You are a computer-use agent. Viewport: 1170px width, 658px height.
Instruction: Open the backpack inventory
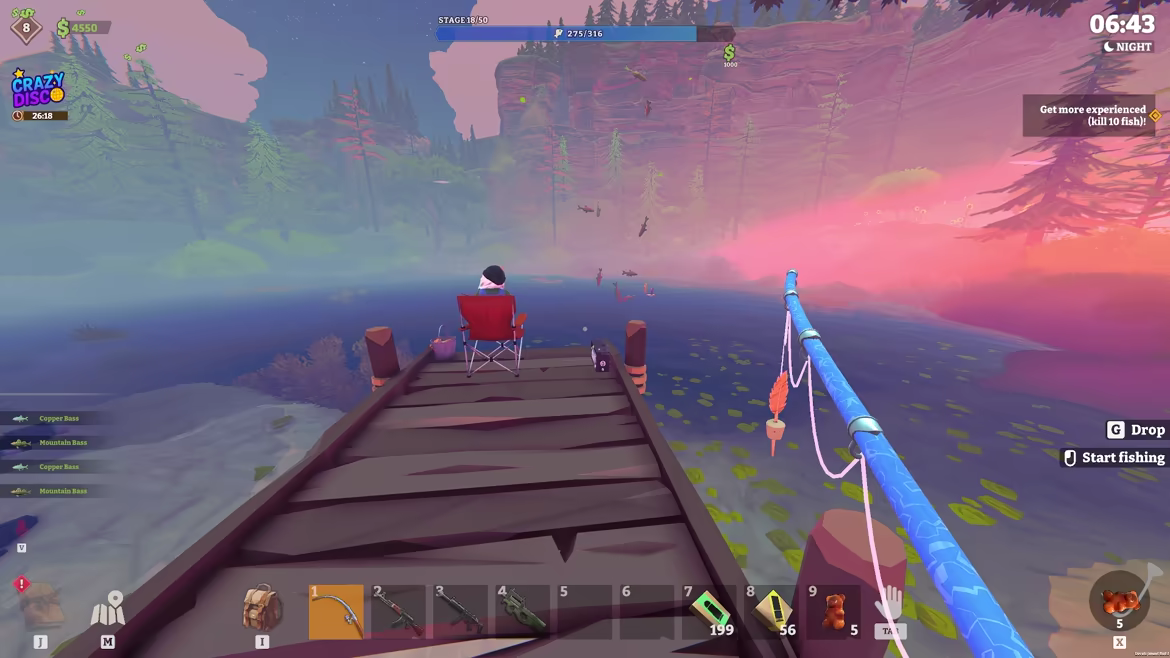click(262, 608)
